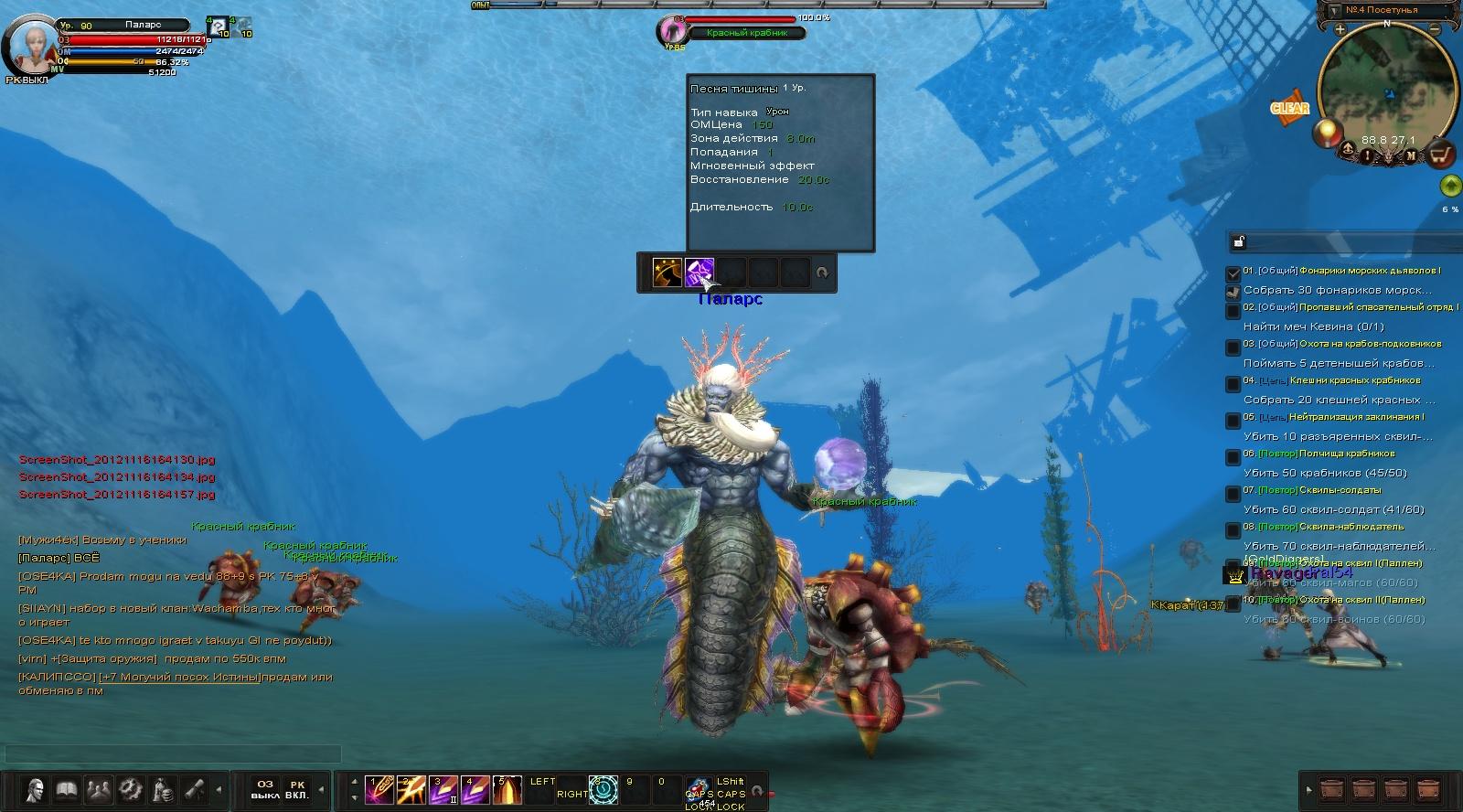This screenshot has height=812, width=1463.
Task: Activate the golden slash skill in slot 2
Action: click(411, 789)
